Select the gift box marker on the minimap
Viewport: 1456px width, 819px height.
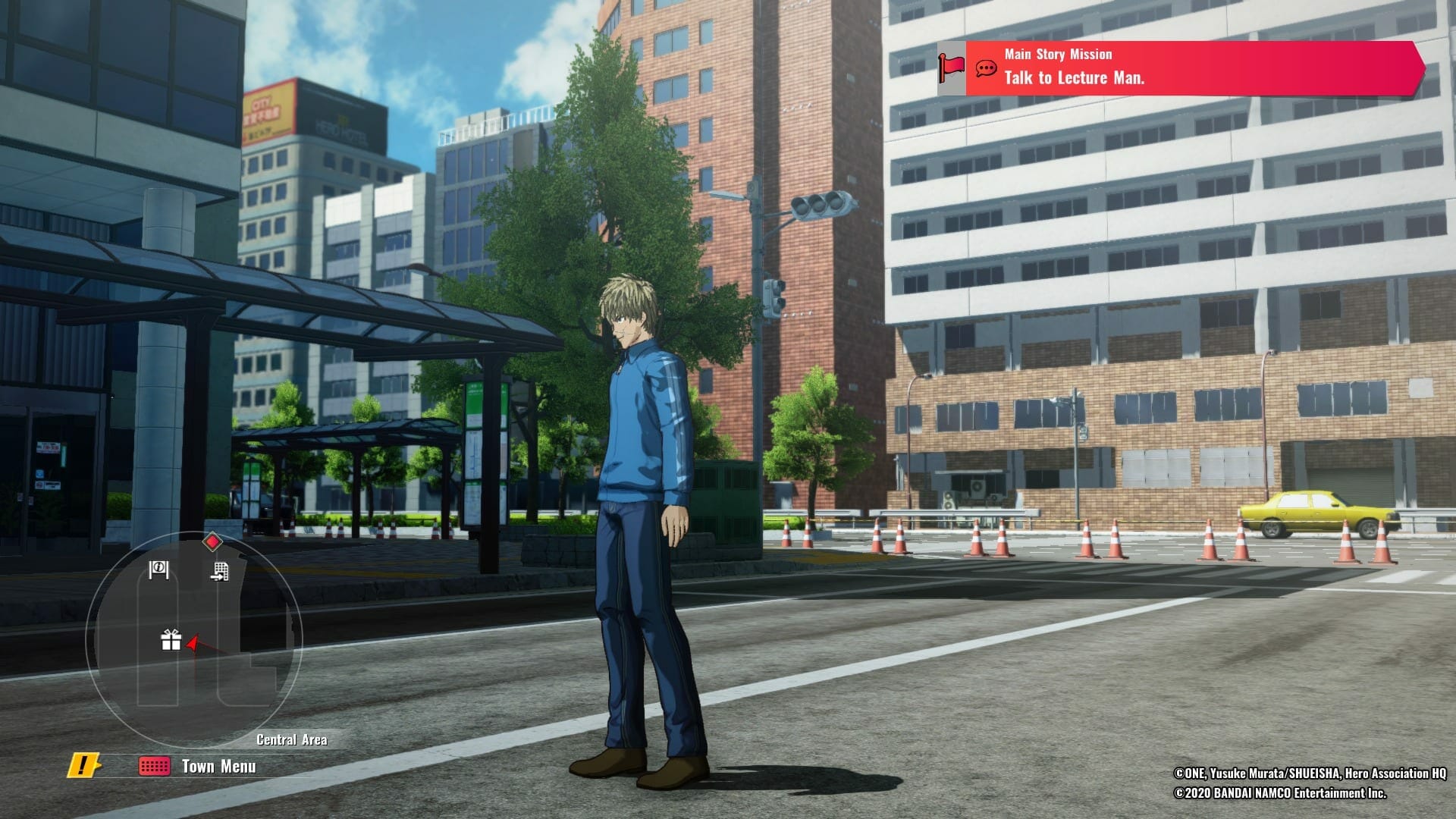click(171, 640)
